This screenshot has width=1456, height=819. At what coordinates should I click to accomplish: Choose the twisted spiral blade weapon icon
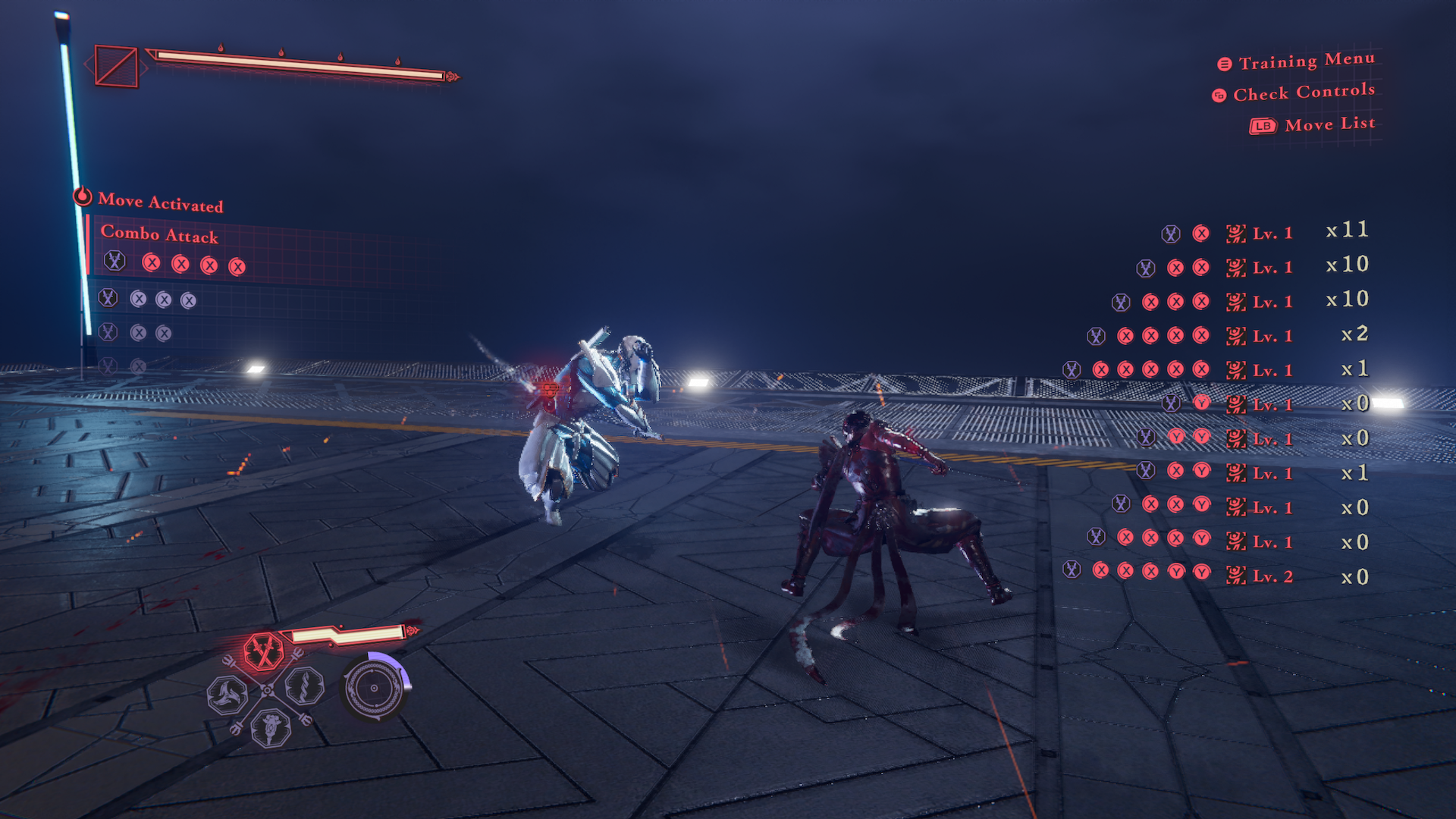click(x=305, y=687)
